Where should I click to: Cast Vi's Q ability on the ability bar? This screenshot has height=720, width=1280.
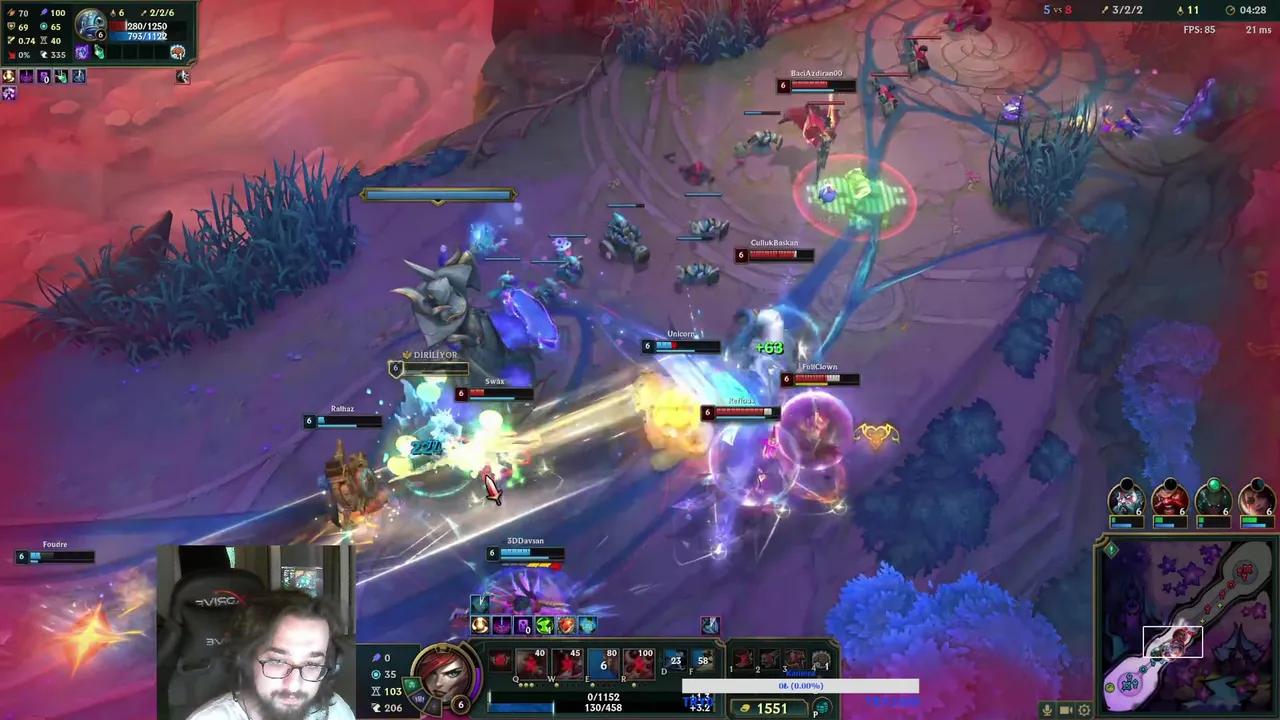(x=531, y=661)
